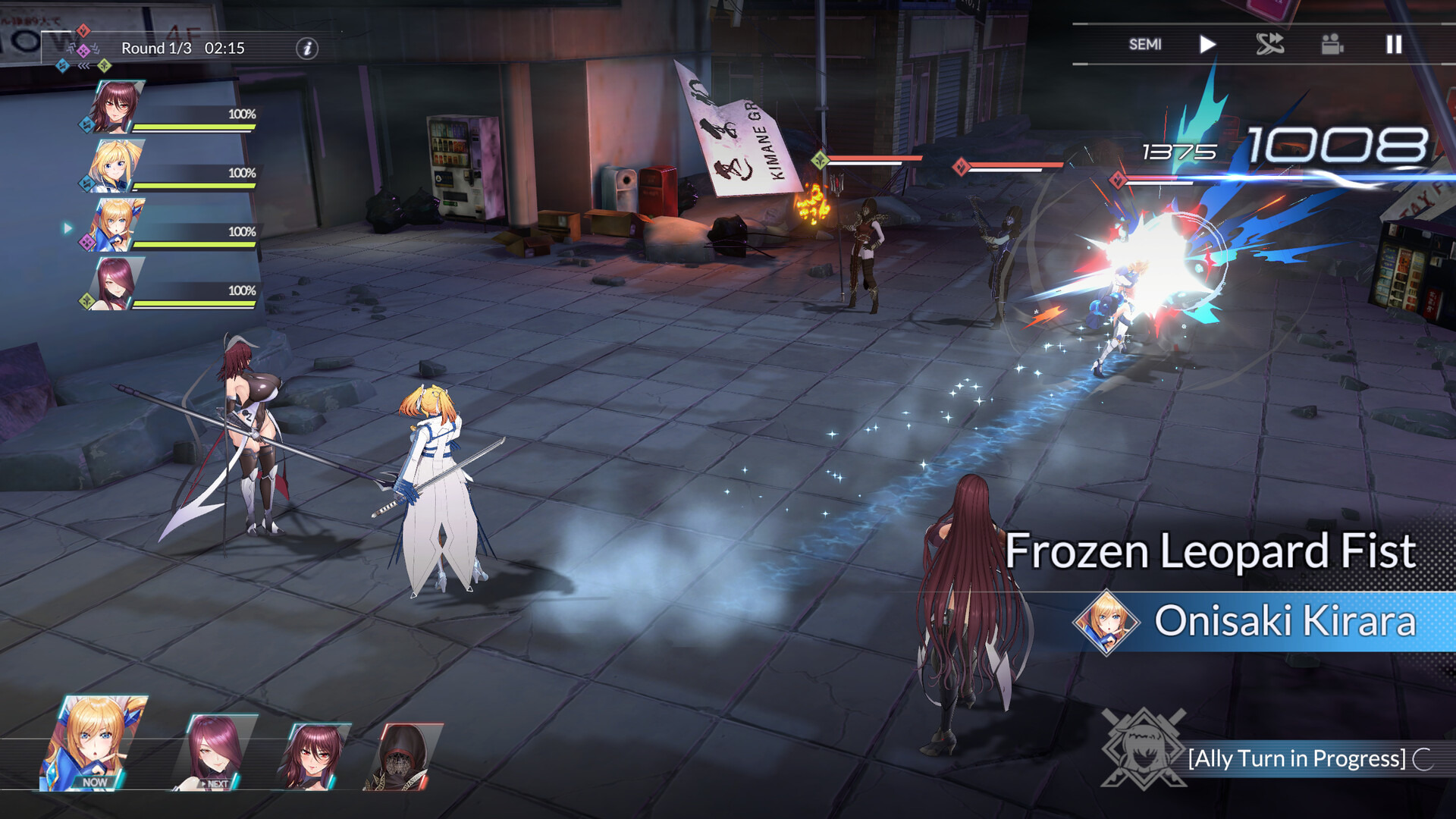Viewport: 1456px width, 819px height.
Task: Pause the battle
Action: tap(1394, 45)
